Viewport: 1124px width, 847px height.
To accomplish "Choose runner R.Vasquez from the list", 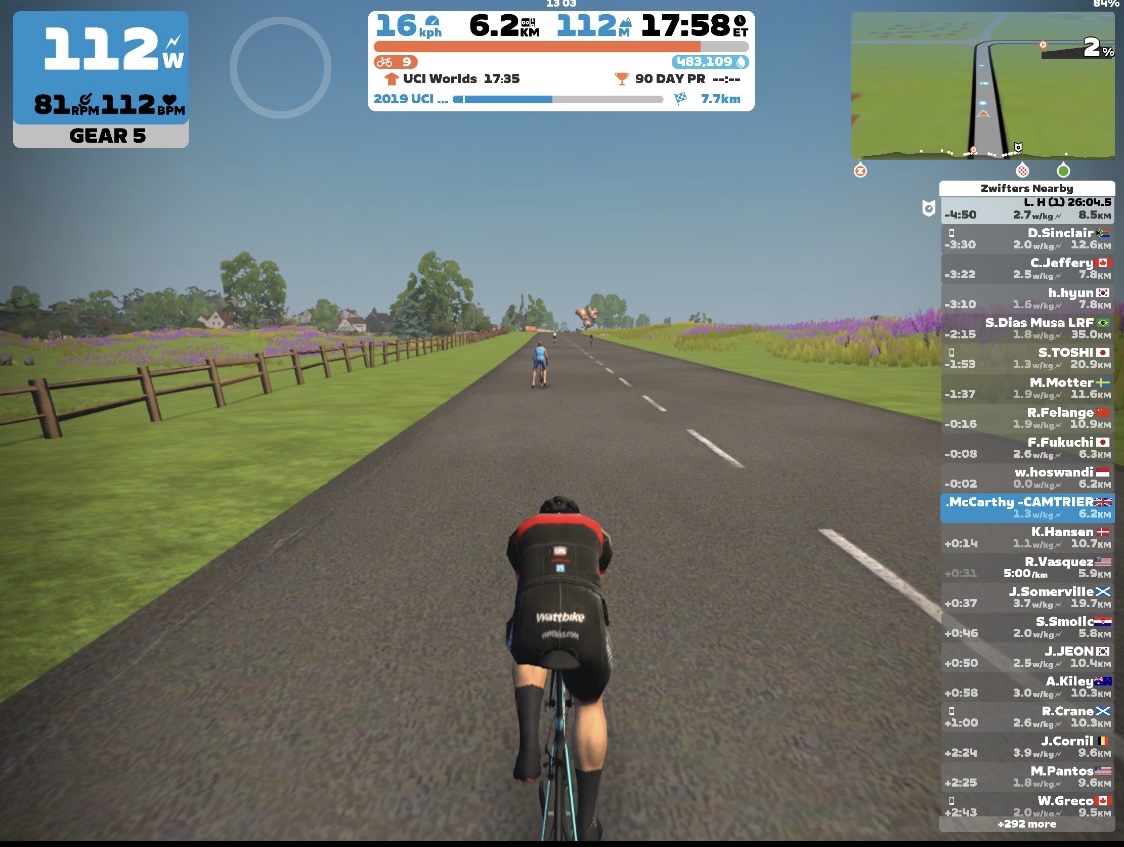I will tap(1027, 568).
